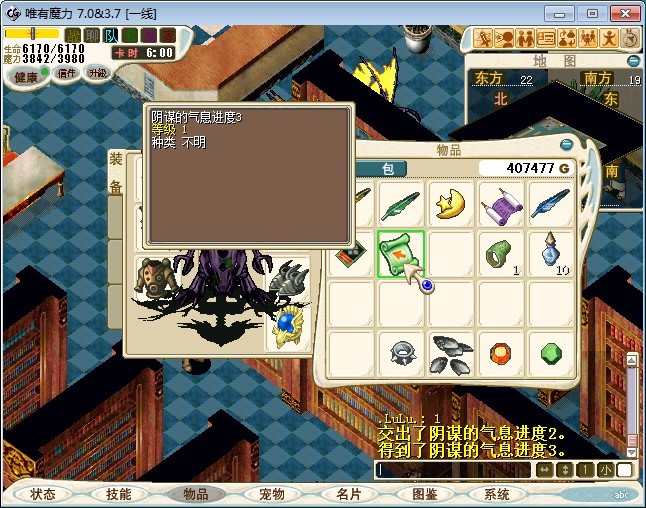Open the 技能 skills menu
Viewport: 646px width, 508px height.
(x=119, y=494)
